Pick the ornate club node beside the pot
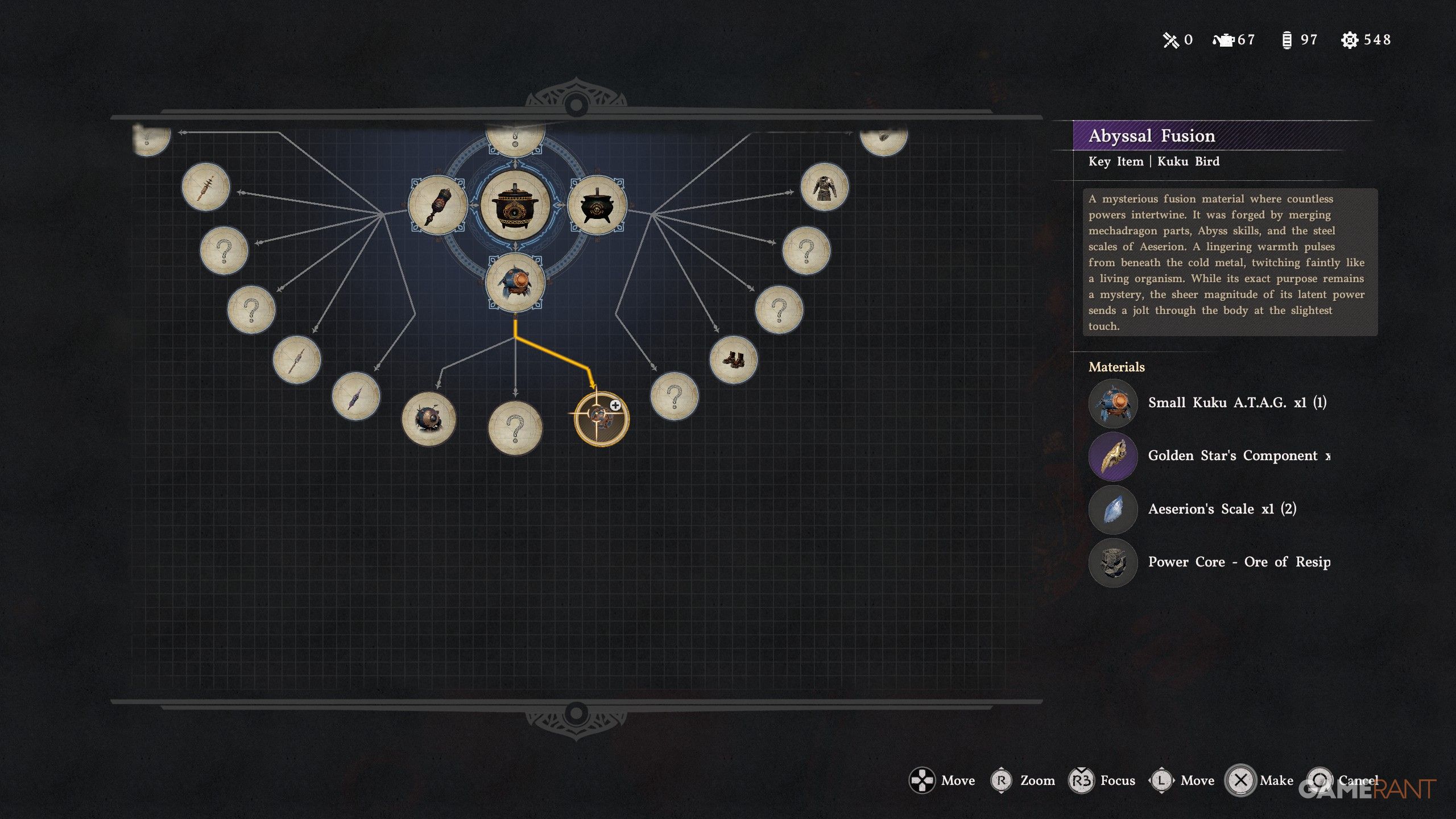 437,205
